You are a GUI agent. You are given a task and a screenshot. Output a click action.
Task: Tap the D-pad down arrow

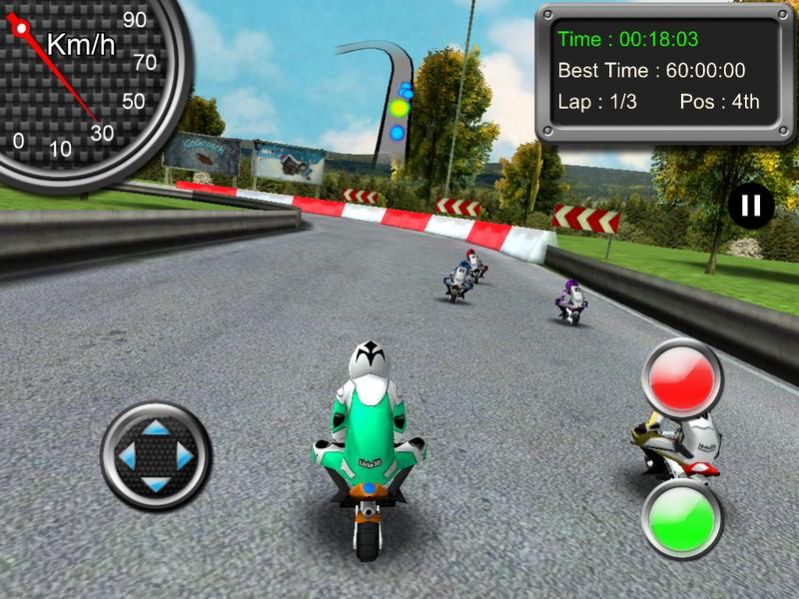pos(156,485)
